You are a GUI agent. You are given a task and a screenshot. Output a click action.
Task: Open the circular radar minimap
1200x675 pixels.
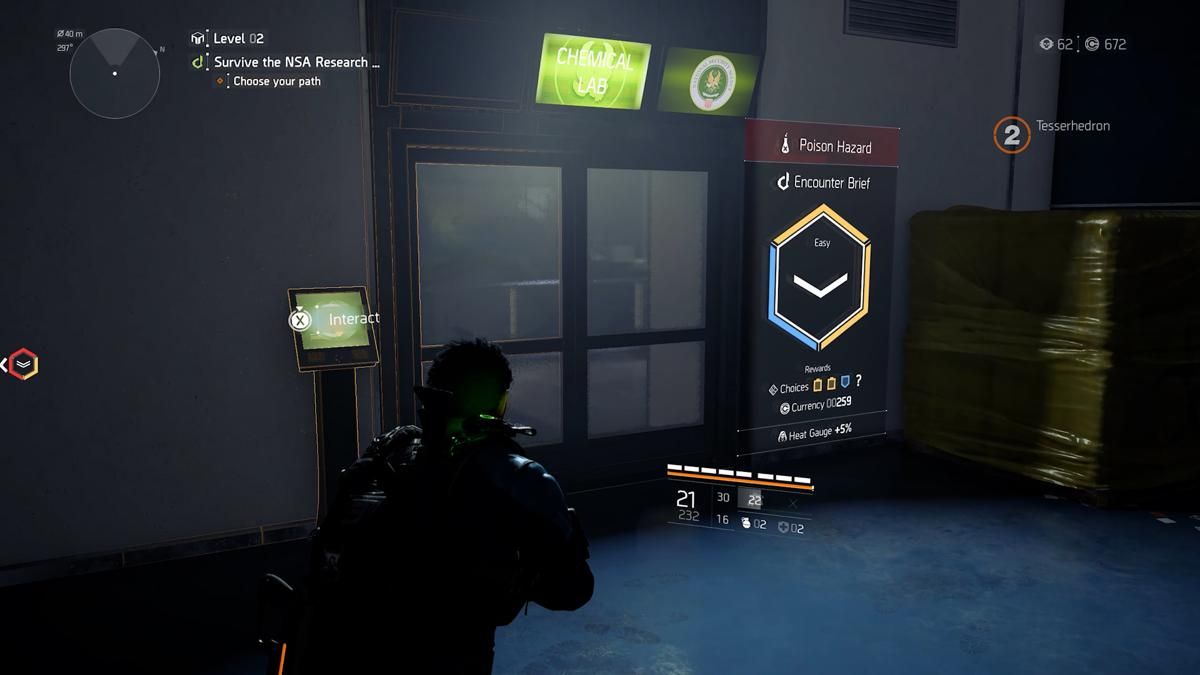[x=114, y=73]
